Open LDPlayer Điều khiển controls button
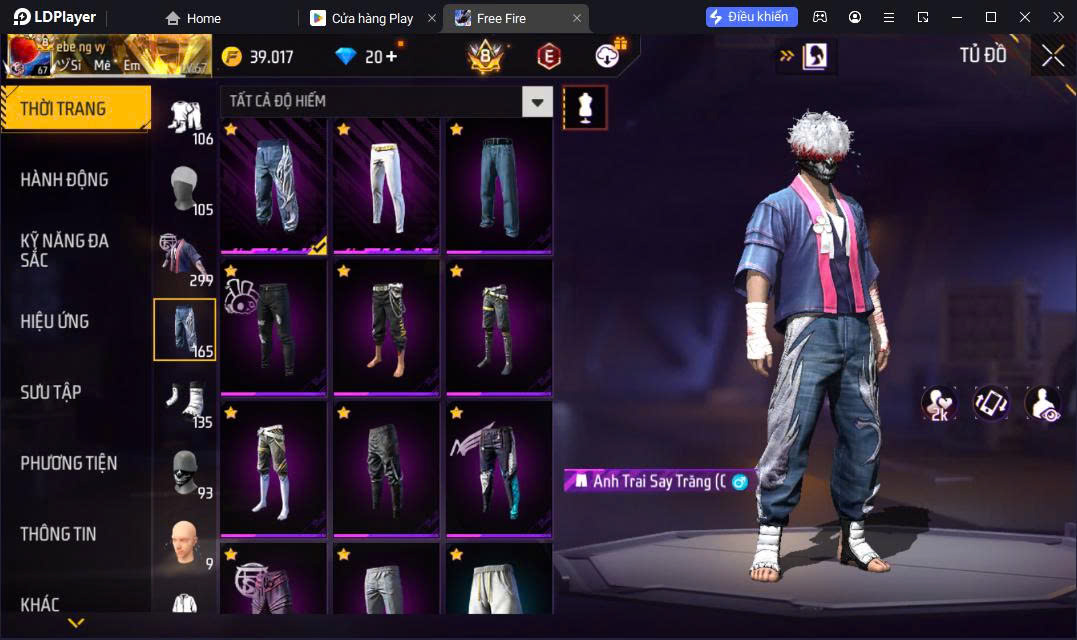The width and height of the screenshot is (1077, 640). tap(752, 17)
